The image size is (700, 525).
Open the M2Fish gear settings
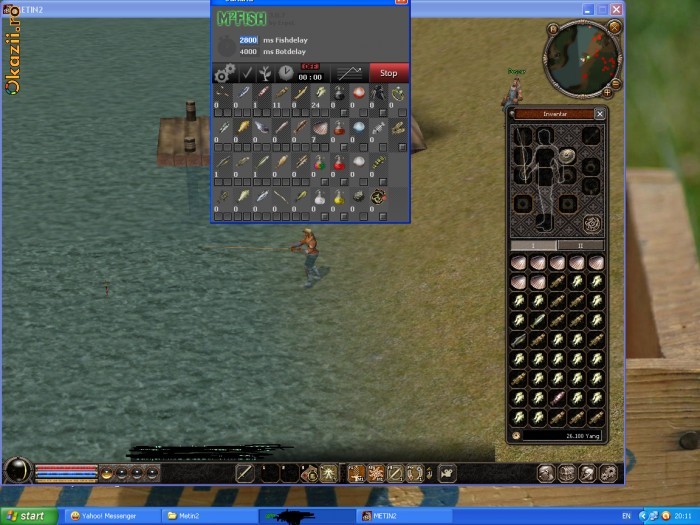tap(224, 73)
